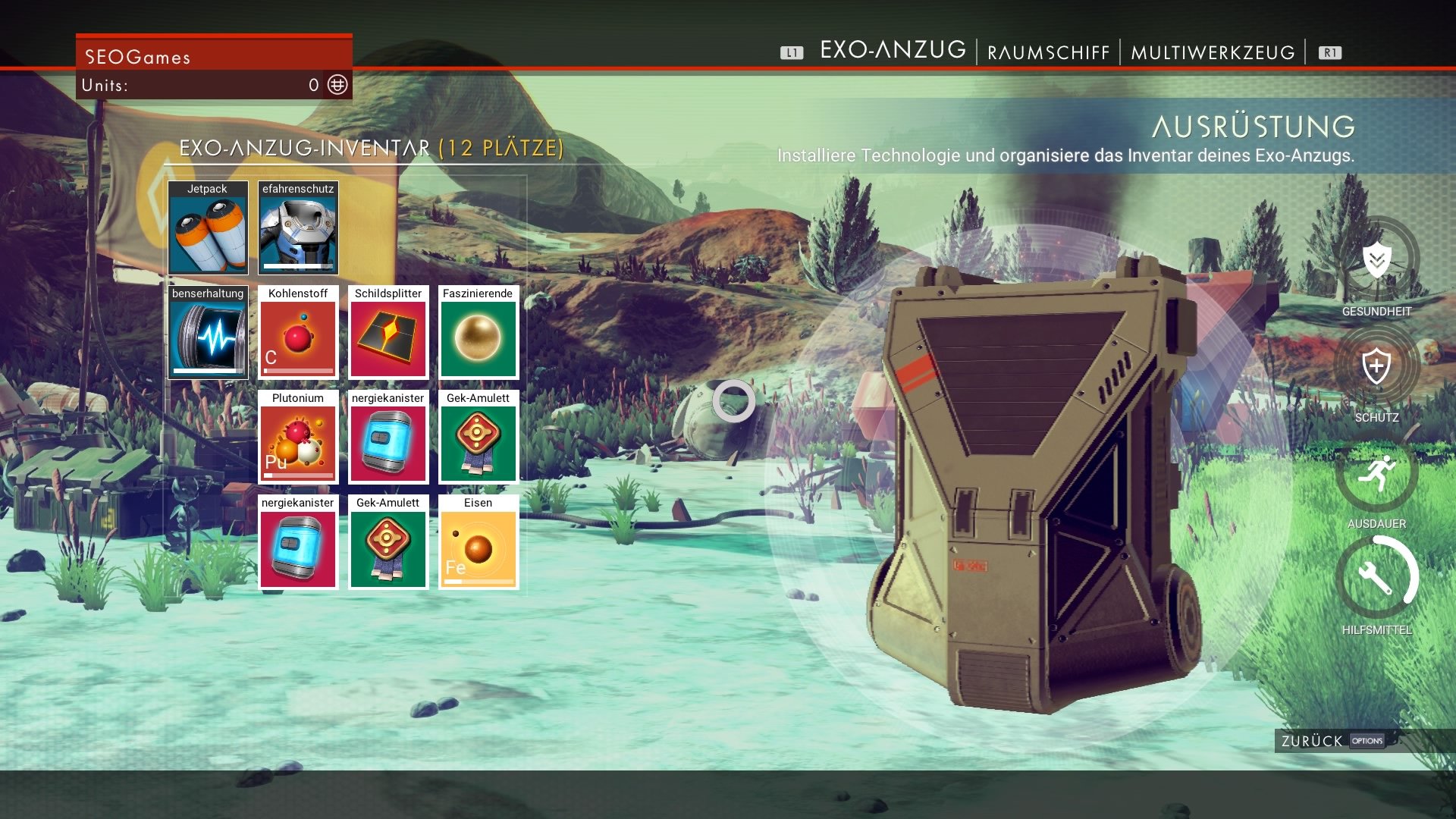Viewport: 1456px width, 819px height.
Task: Select the Eisen iron slot
Action: point(479,542)
